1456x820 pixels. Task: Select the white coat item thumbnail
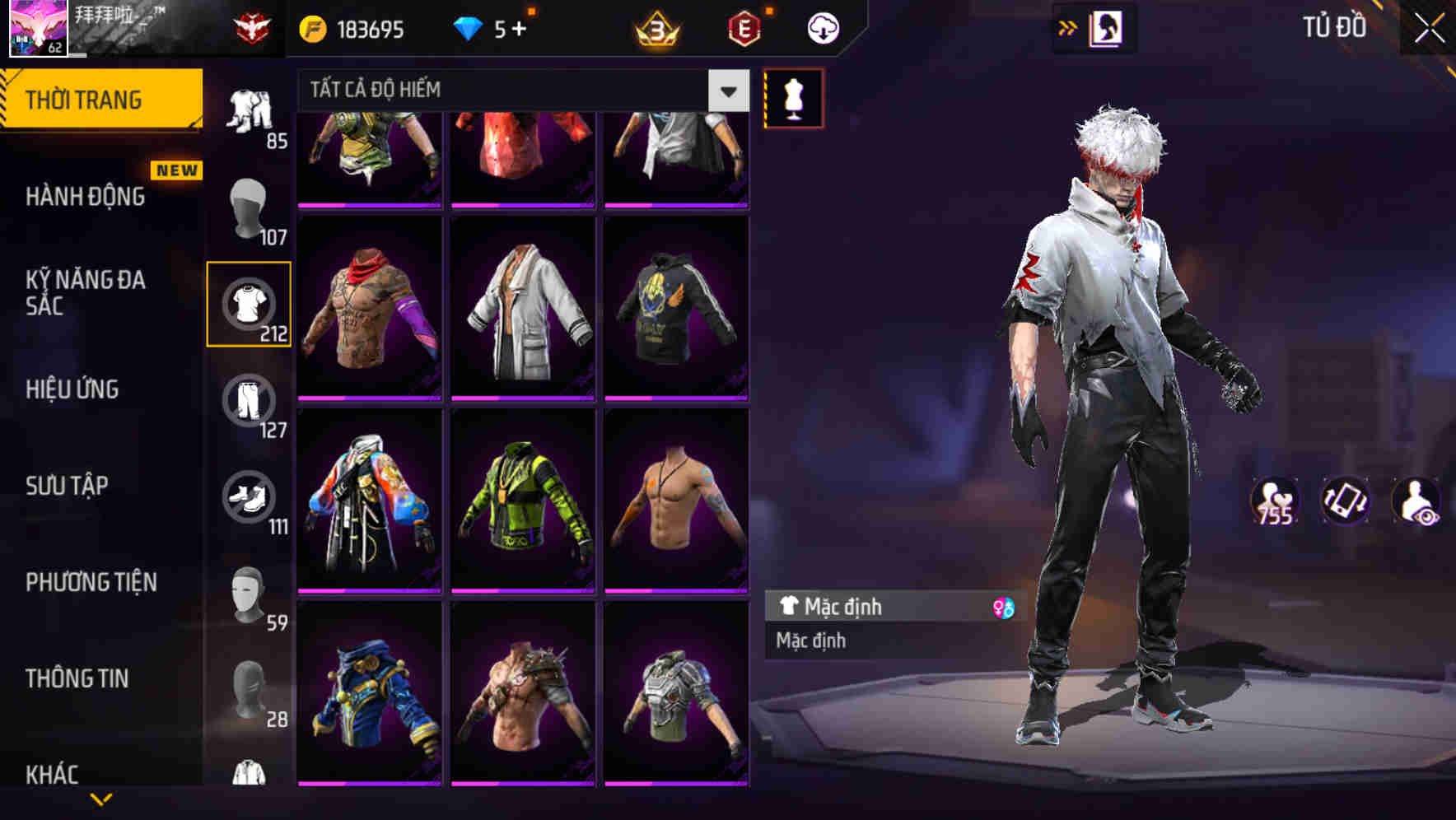click(521, 313)
